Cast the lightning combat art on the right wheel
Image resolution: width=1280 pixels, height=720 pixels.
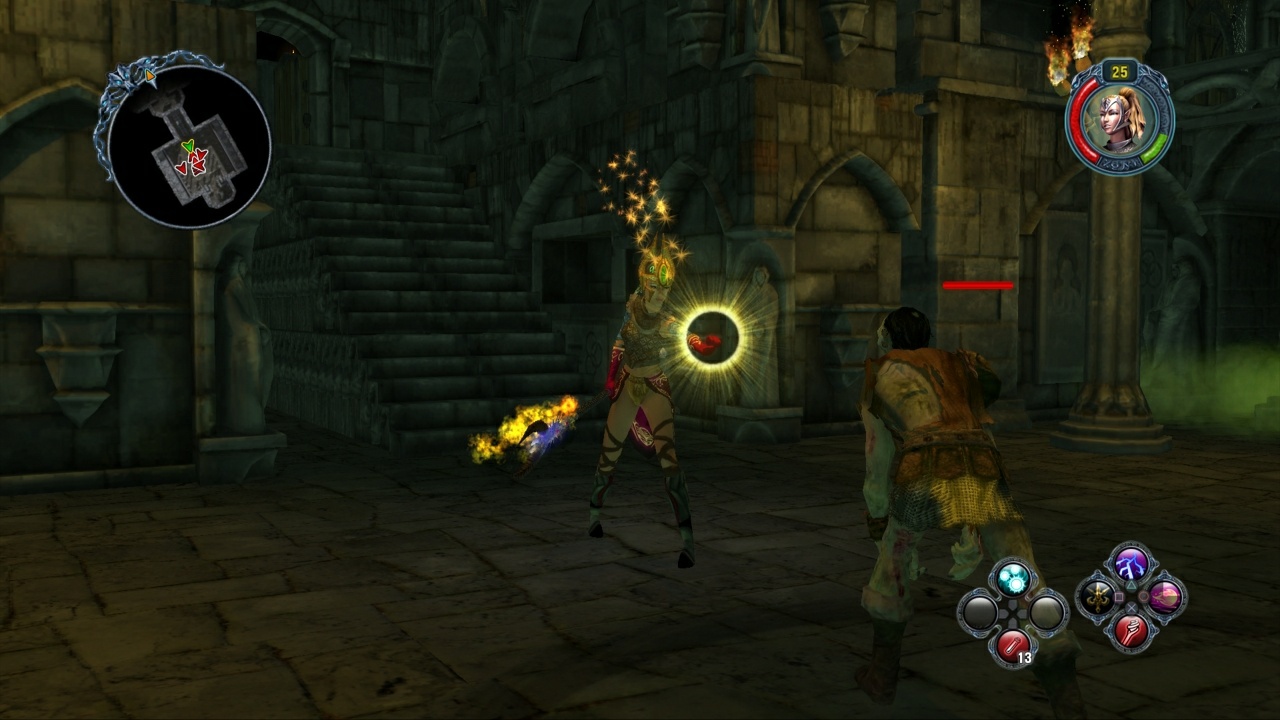pos(1129,566)
